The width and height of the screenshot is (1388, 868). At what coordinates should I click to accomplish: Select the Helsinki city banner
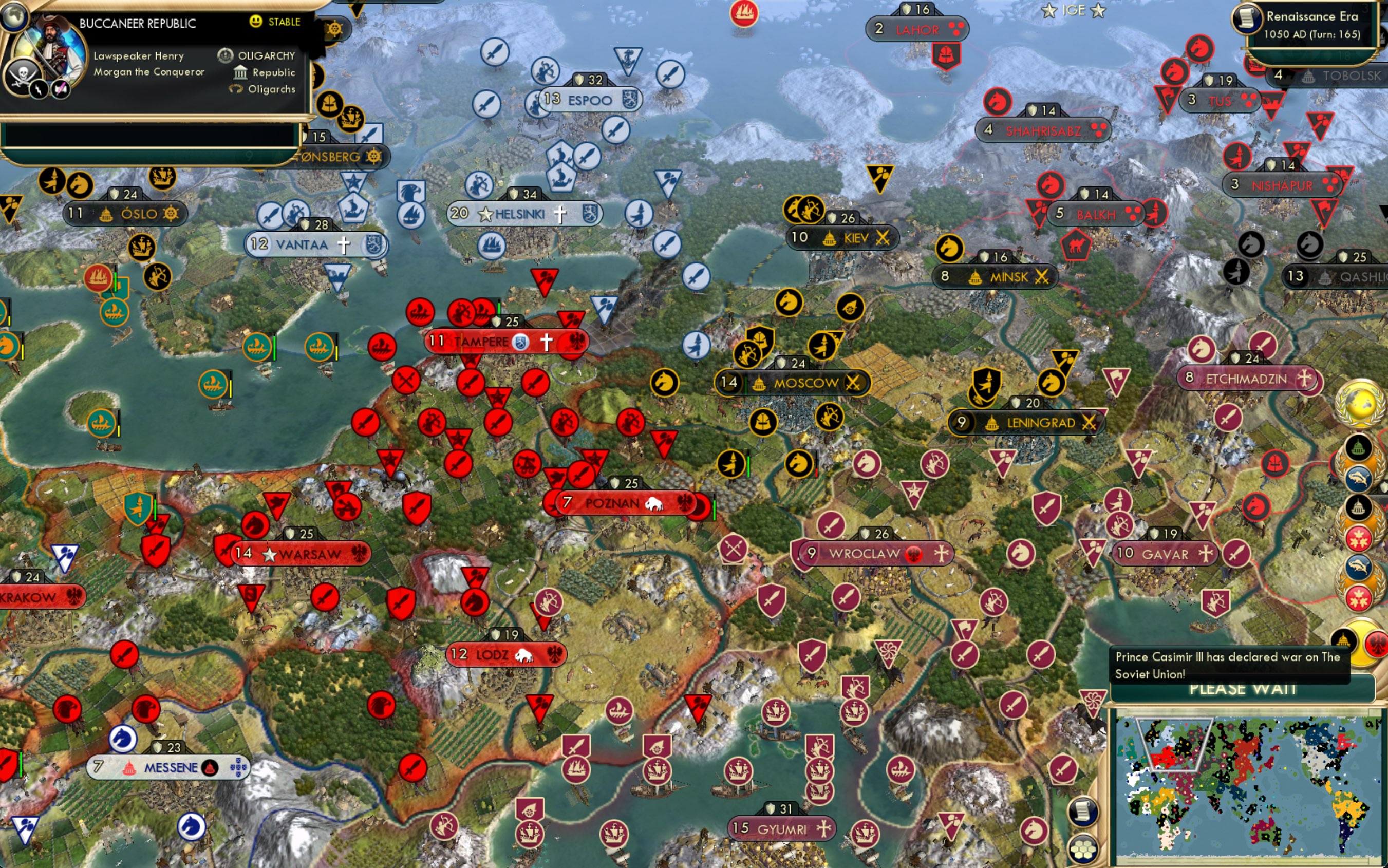(522, 213)
